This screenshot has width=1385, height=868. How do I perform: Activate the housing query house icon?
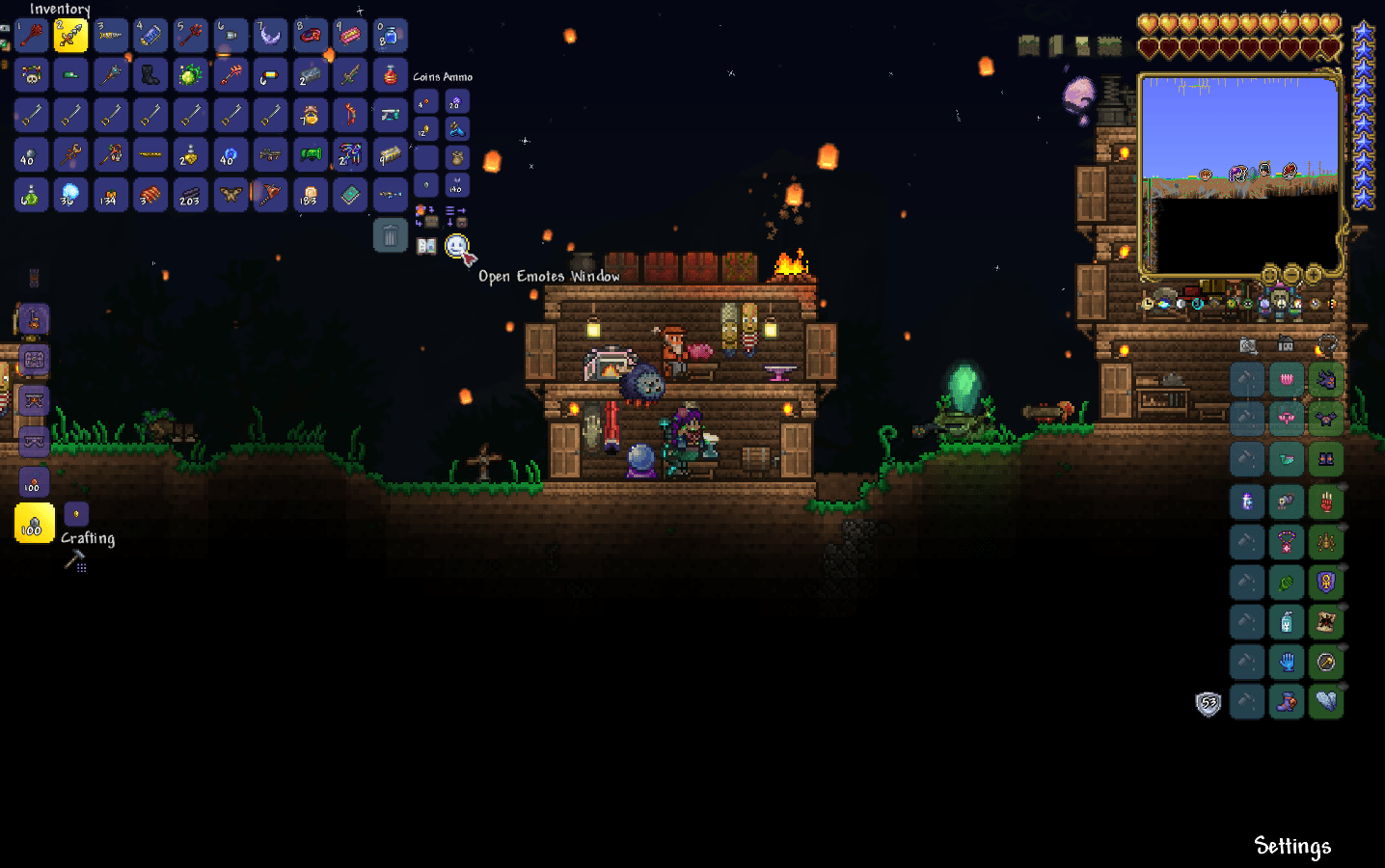pyautogui.click(x=1286, y=344)
